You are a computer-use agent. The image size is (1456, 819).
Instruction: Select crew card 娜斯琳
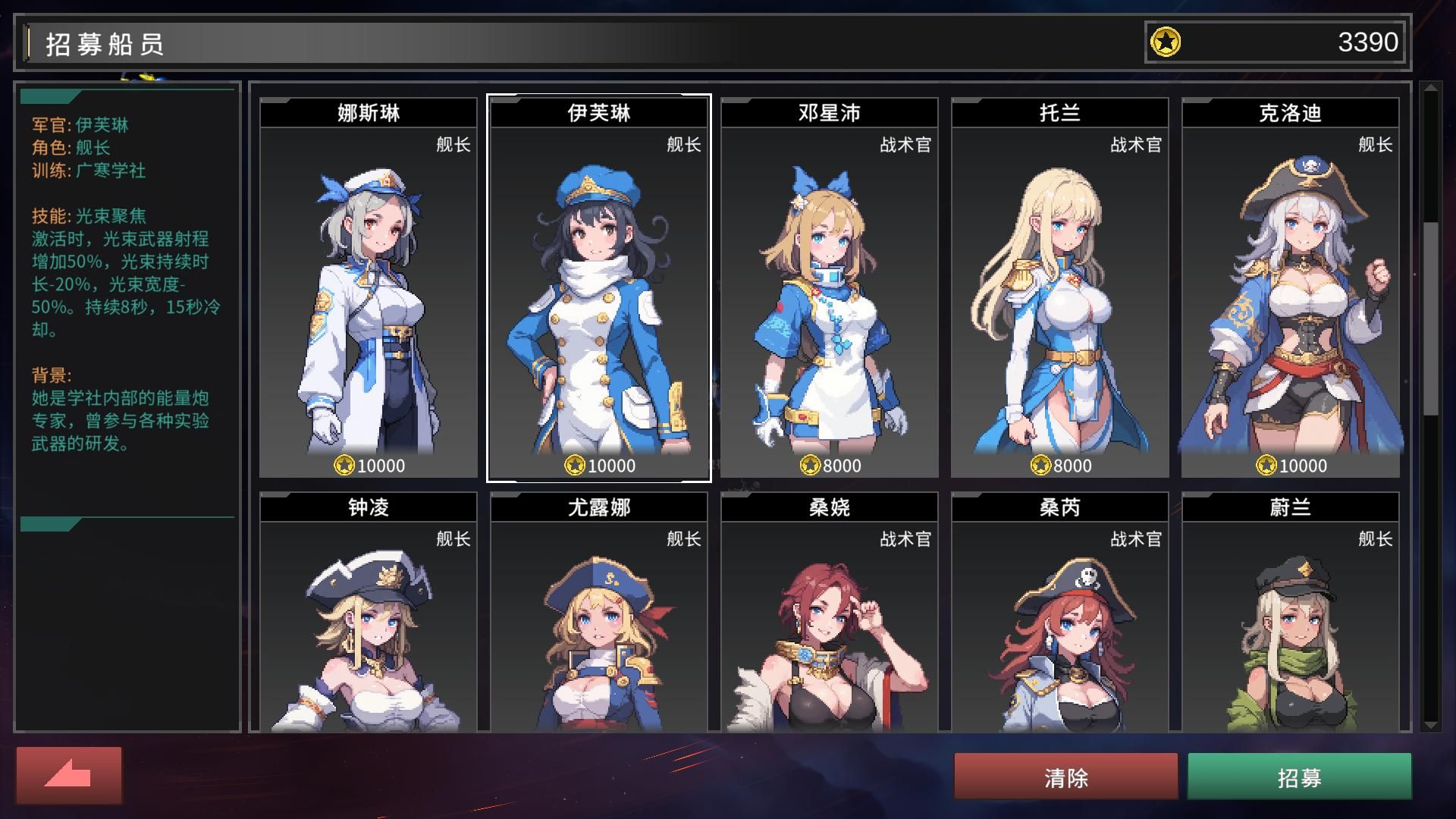pos(369,288)
